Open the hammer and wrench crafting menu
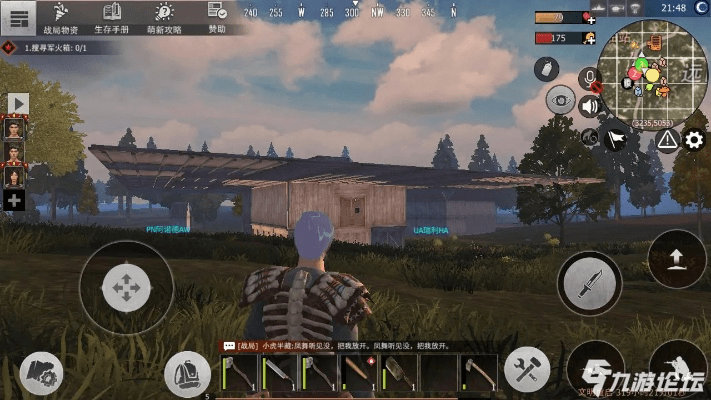 point(526,369)
